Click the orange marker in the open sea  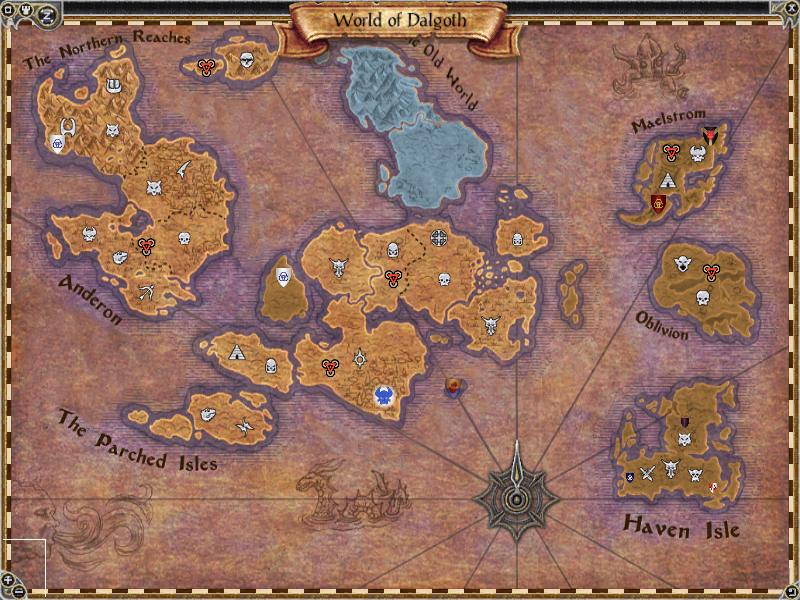(453, 386)
